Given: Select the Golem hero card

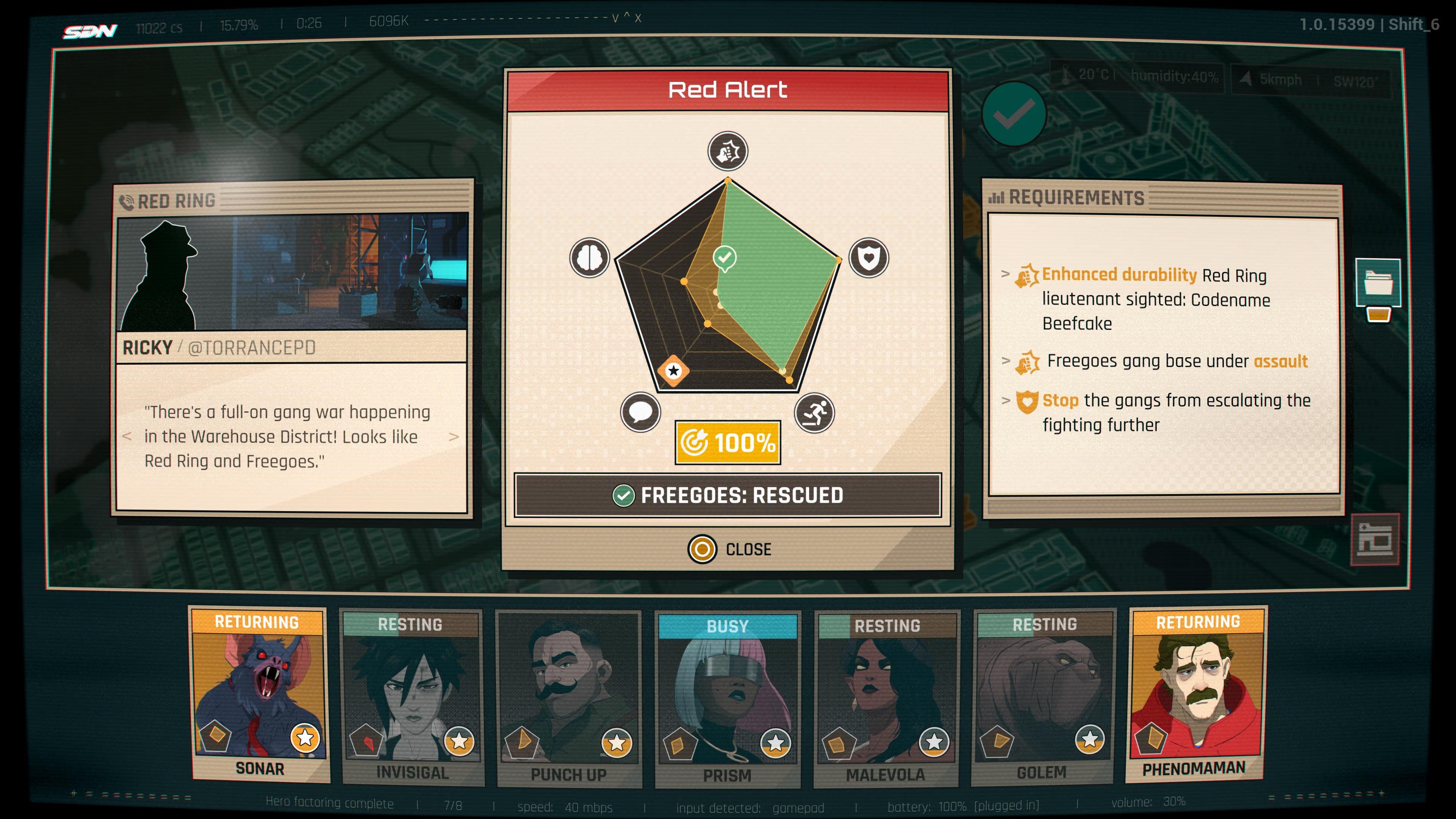Looking at the screenshot, I should (x=1042, y=697).
